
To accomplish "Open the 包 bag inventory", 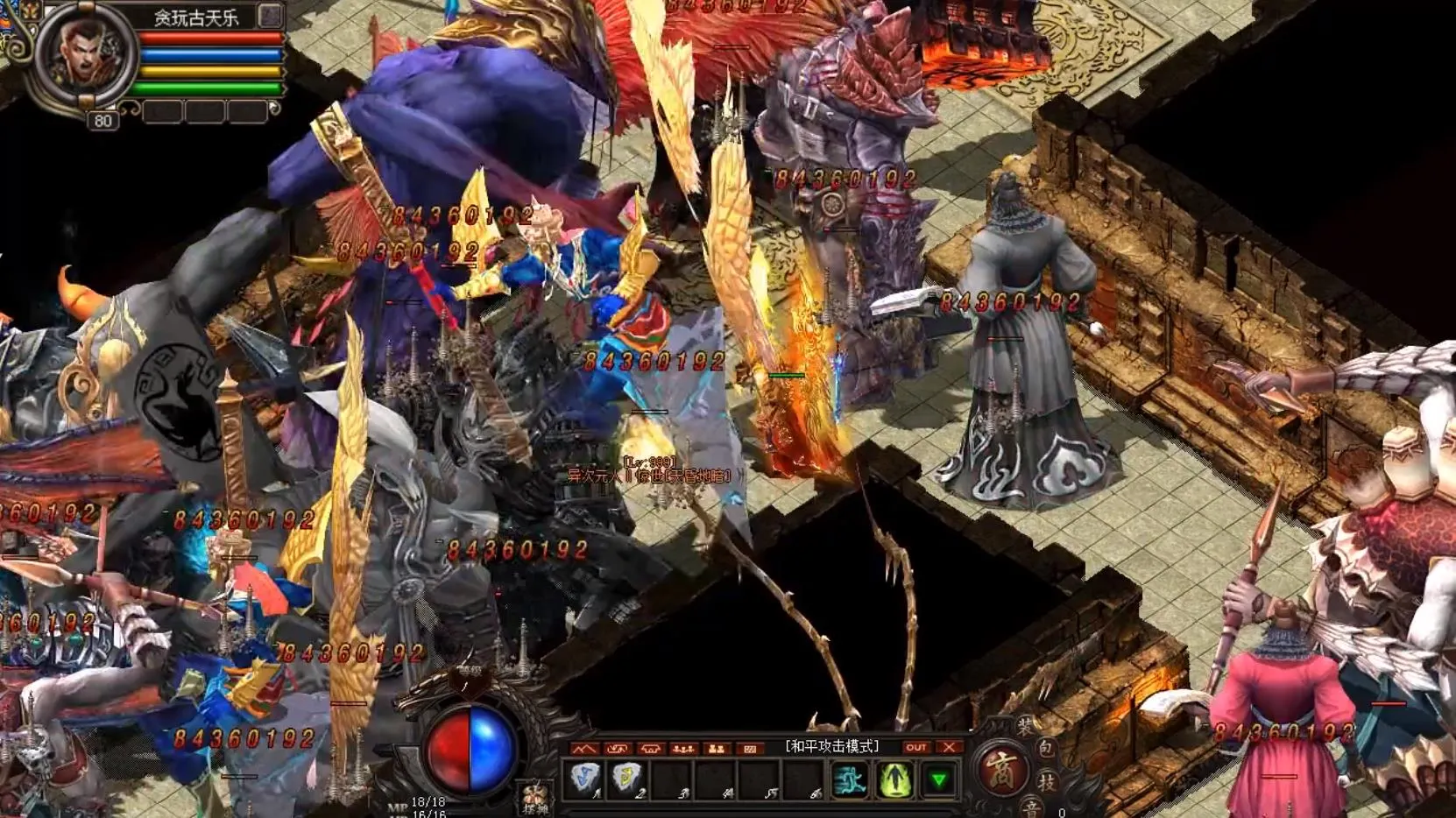I will (x=1045, y=749).
